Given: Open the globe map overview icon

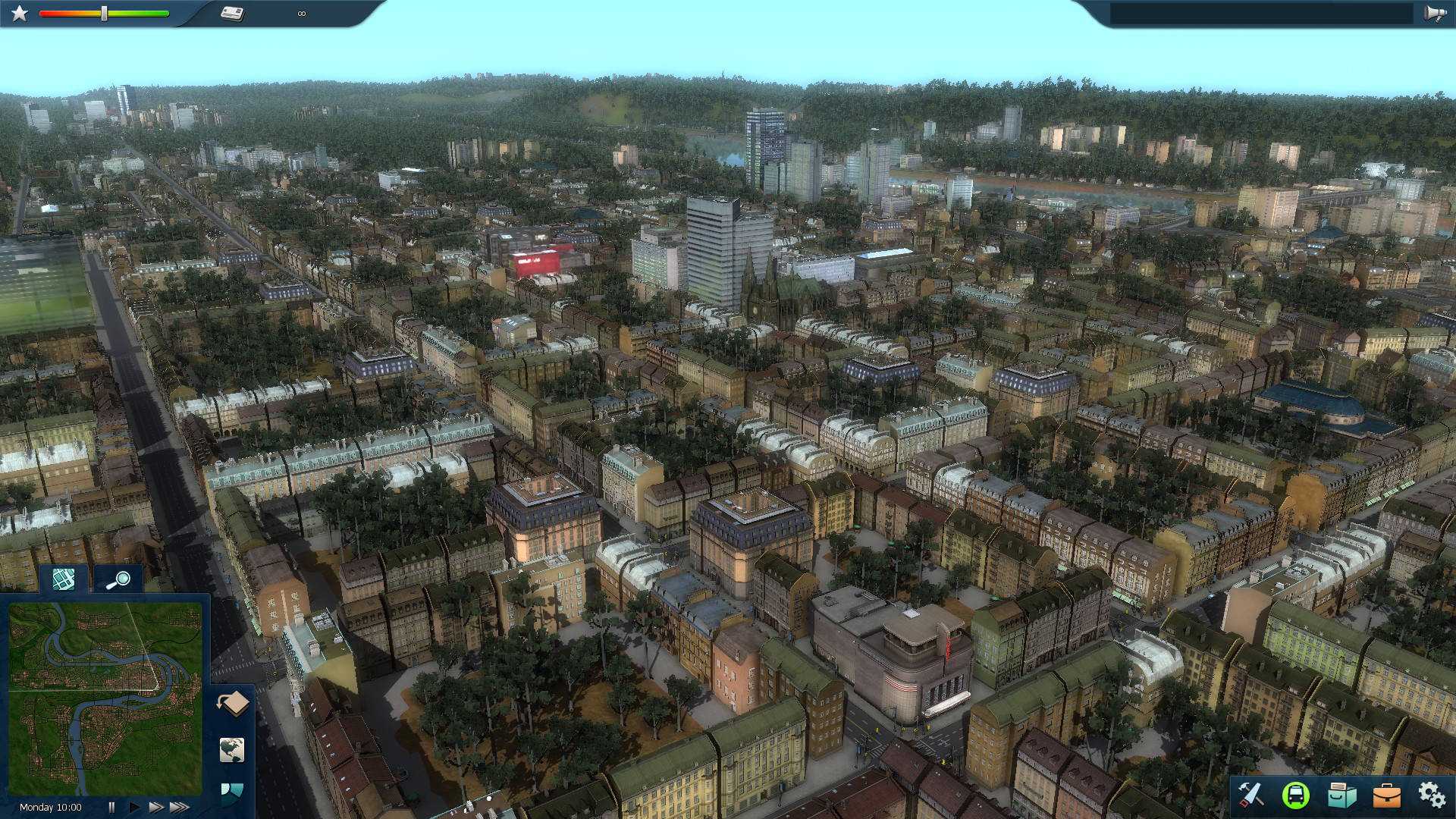Looking at the screenshot, I should click(x=233, y=751).
